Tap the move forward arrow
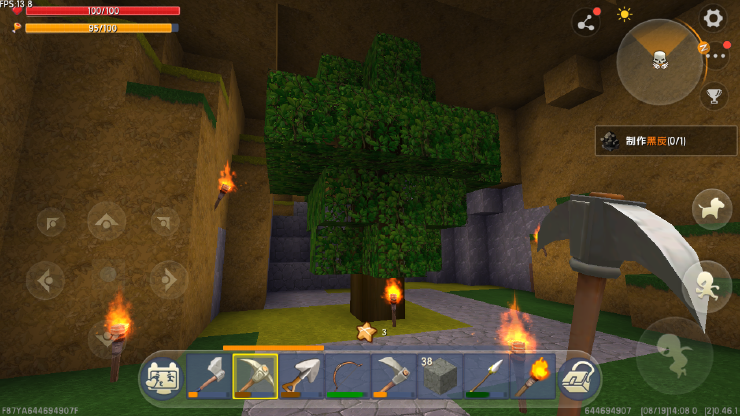 107,220
